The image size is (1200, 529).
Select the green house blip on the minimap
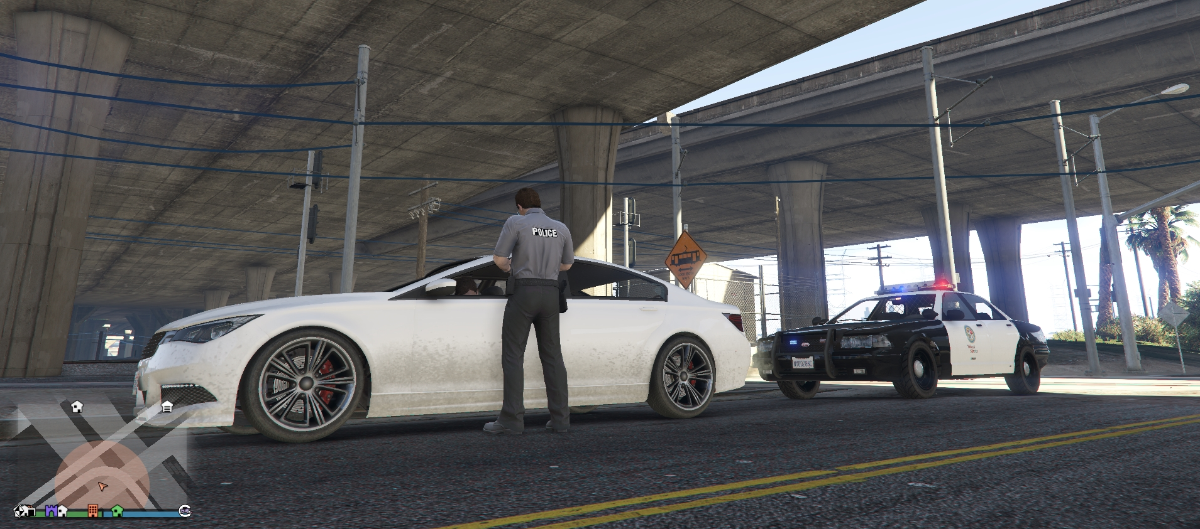(117, 511)
